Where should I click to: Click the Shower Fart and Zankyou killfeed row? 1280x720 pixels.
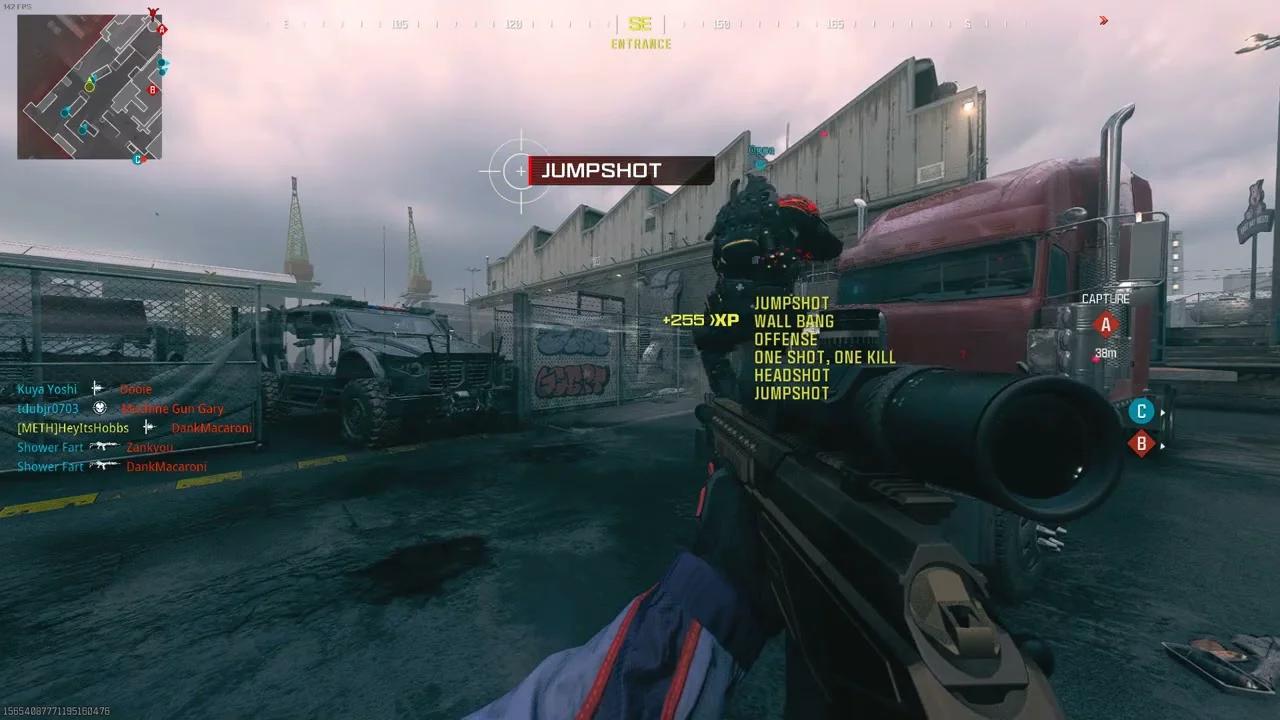(94, 447)
